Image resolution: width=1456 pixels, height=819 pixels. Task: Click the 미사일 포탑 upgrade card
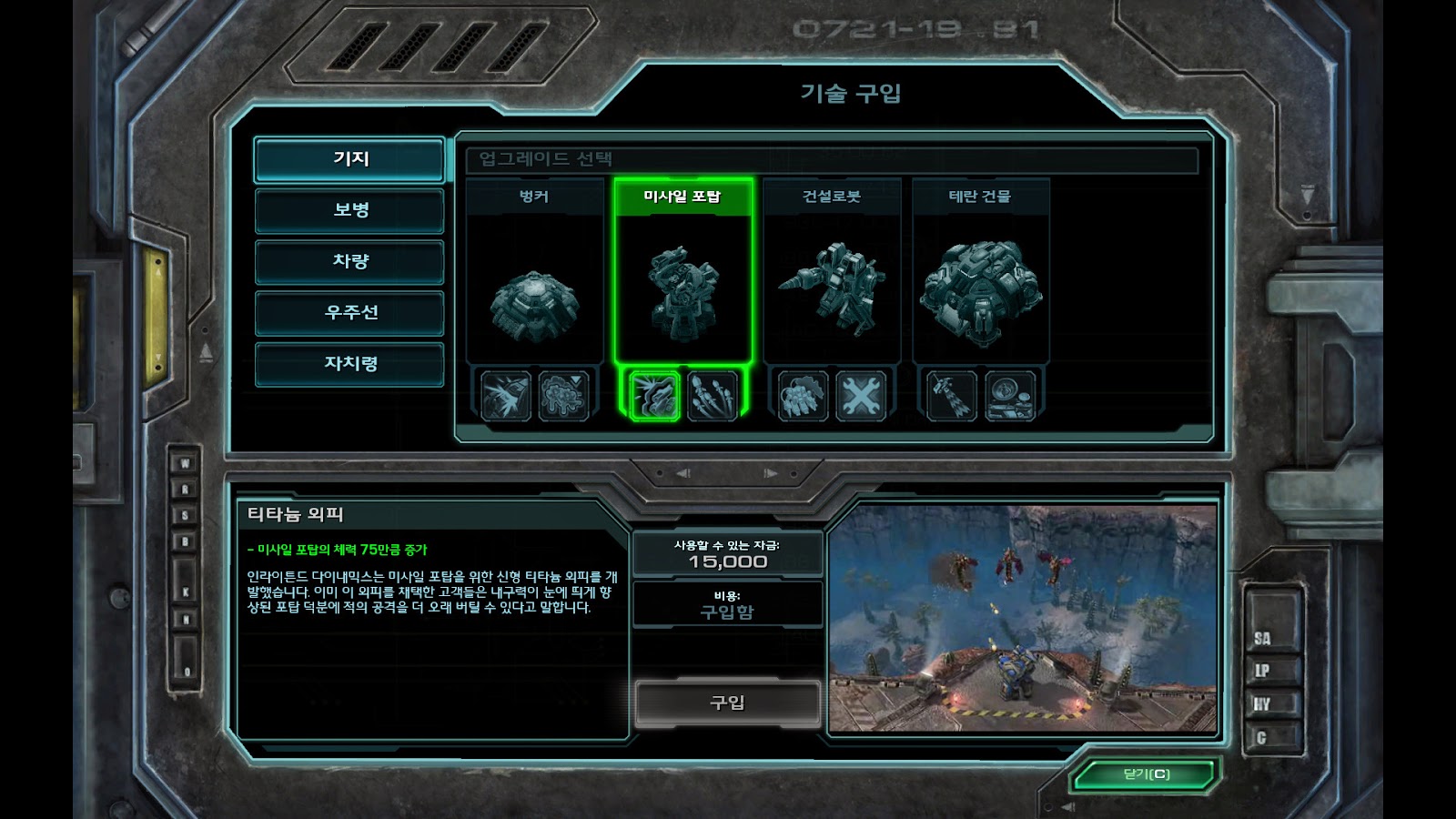pyautogui.click(x=682, y=273)
